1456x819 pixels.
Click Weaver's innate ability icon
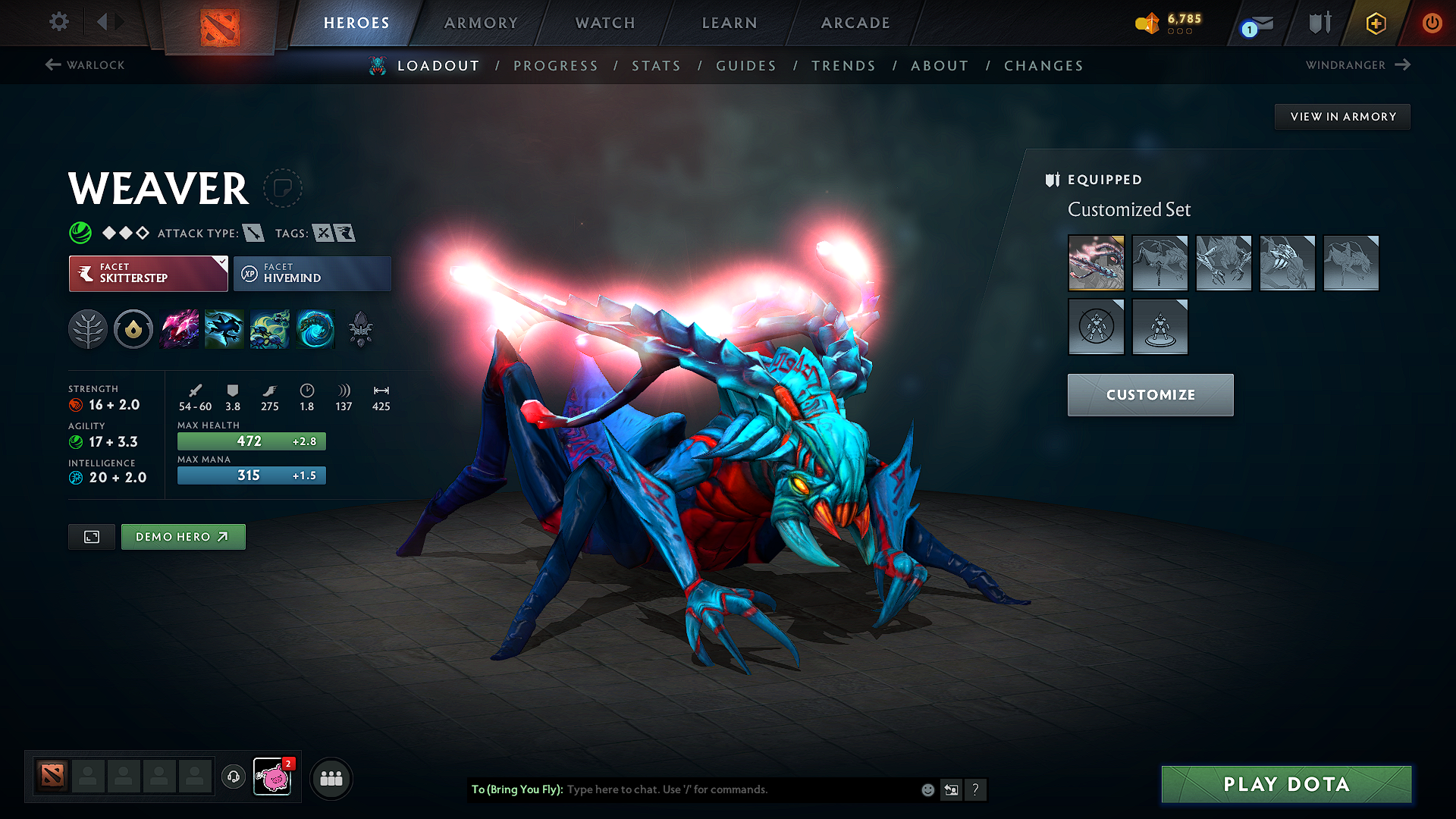pos(133,328)
